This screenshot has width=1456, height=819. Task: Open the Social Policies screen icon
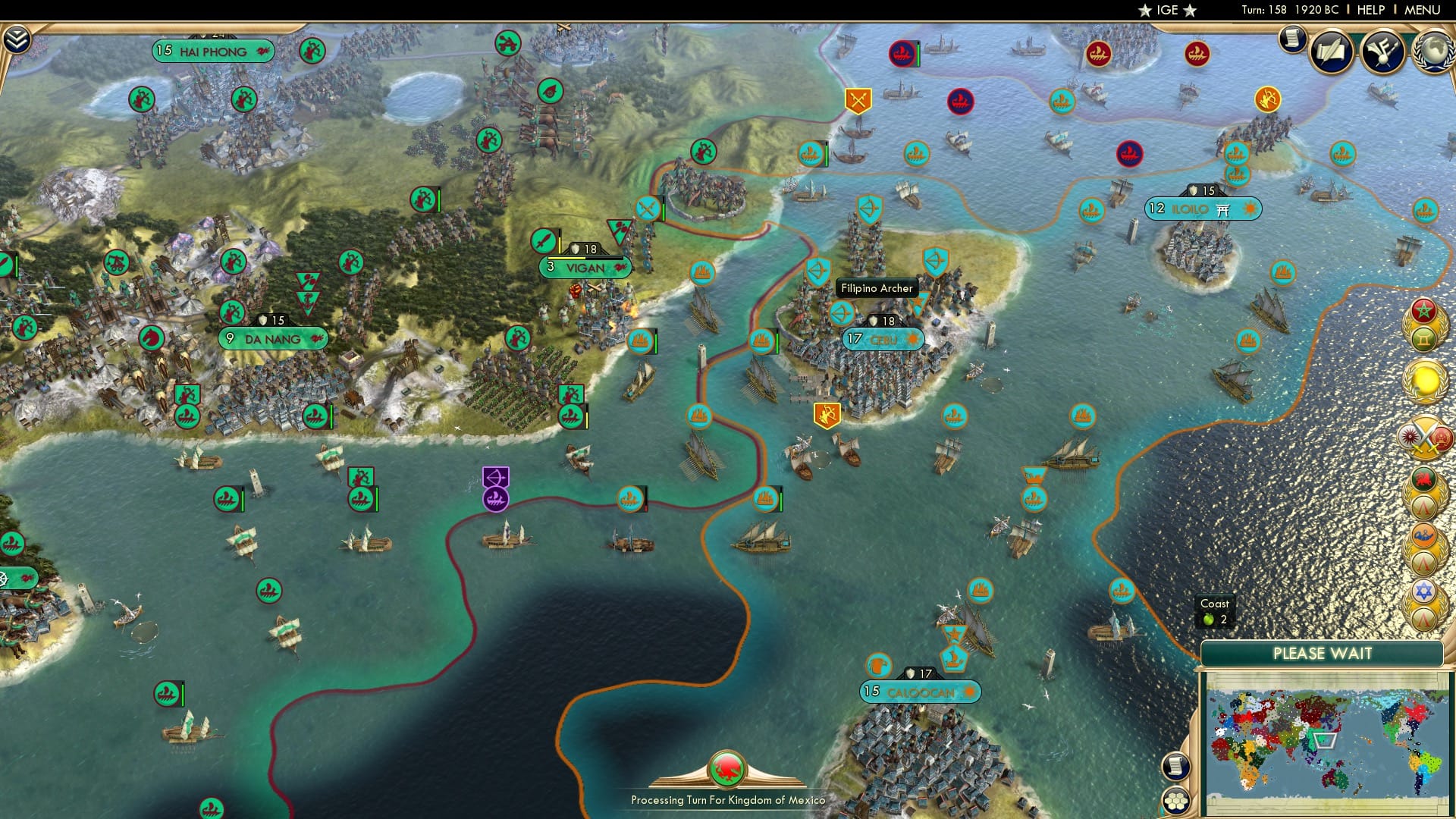coord(1332,51)
